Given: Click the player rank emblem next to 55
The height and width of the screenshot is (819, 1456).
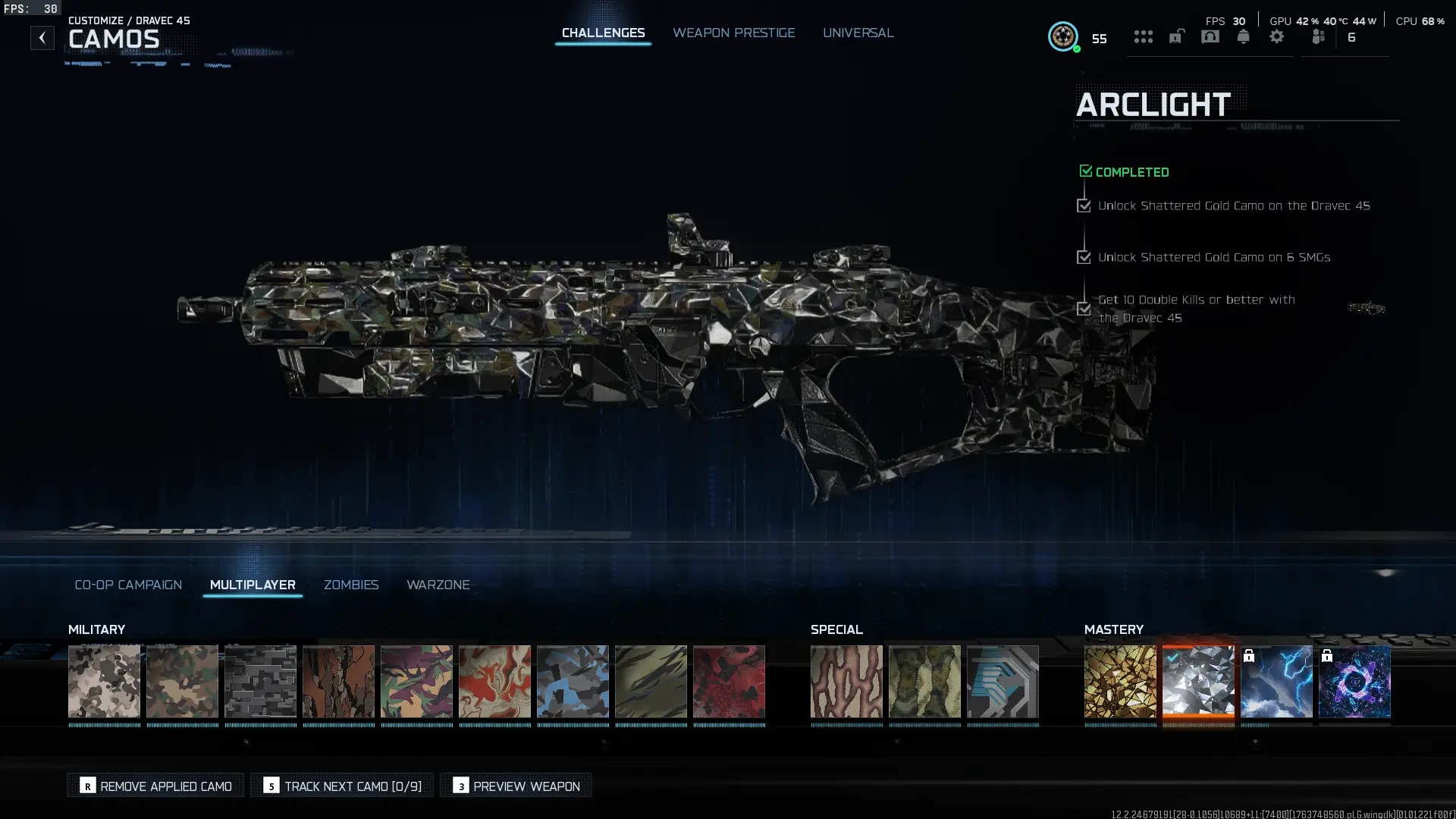Looking at the screenshot, I should (1063, 36).
